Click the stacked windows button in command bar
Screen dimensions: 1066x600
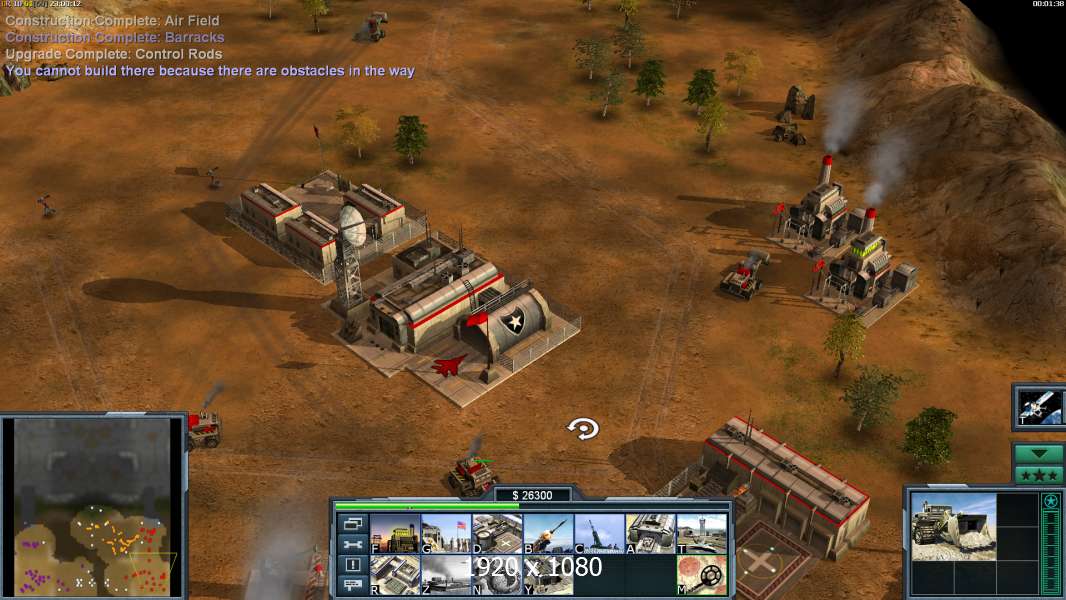click(x=352, y=523)
